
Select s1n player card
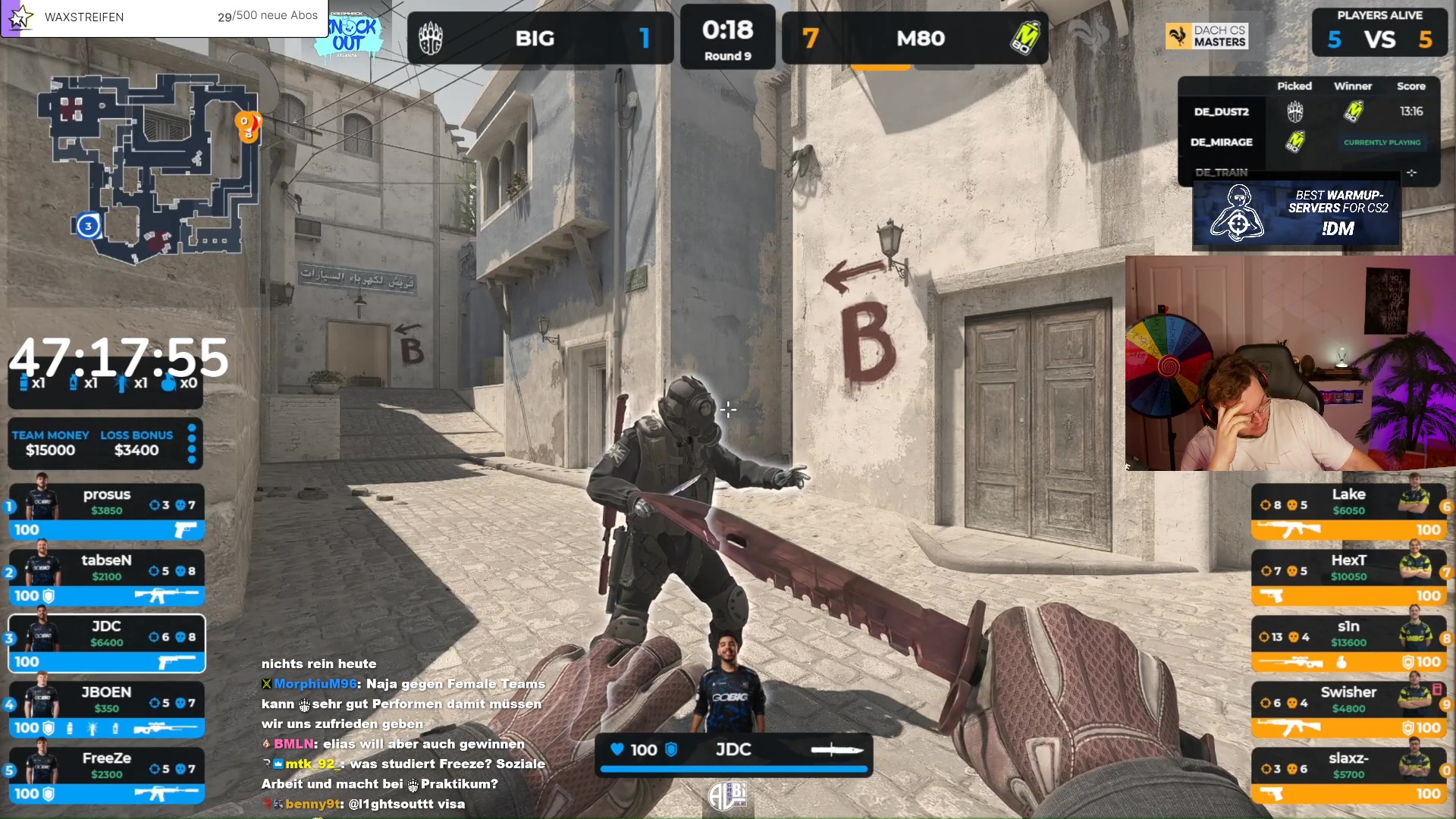(1348, 644)
